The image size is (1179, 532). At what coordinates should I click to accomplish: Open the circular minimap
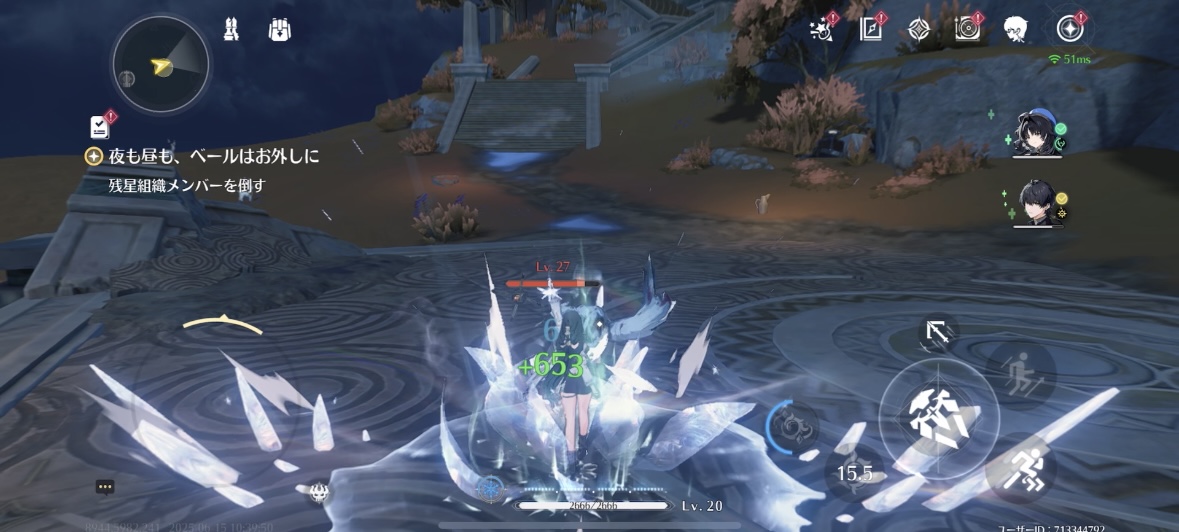point(161,64)
